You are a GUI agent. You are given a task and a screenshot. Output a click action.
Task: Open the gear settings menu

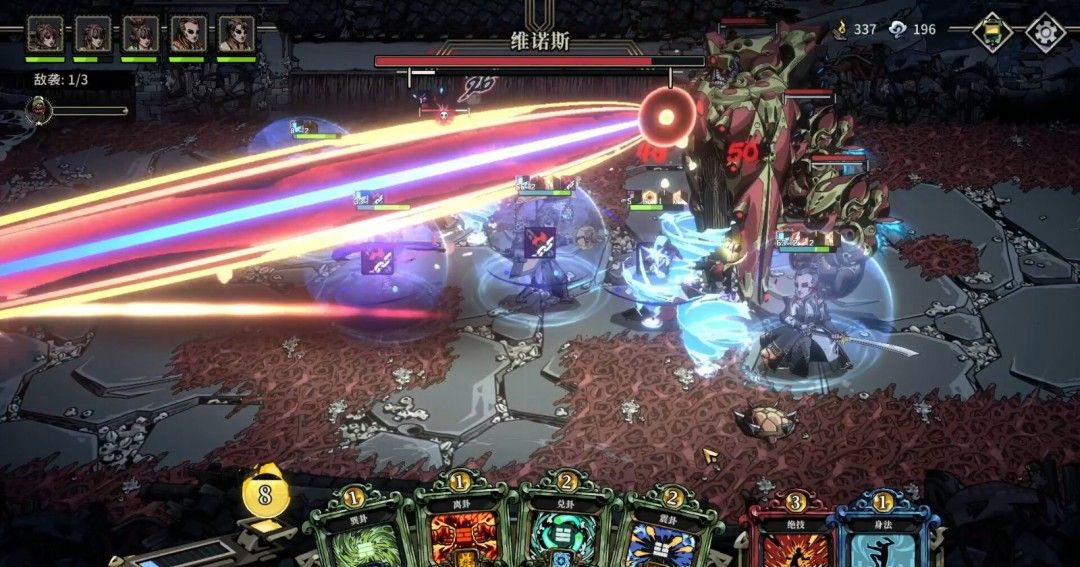tap(1045, 31)
